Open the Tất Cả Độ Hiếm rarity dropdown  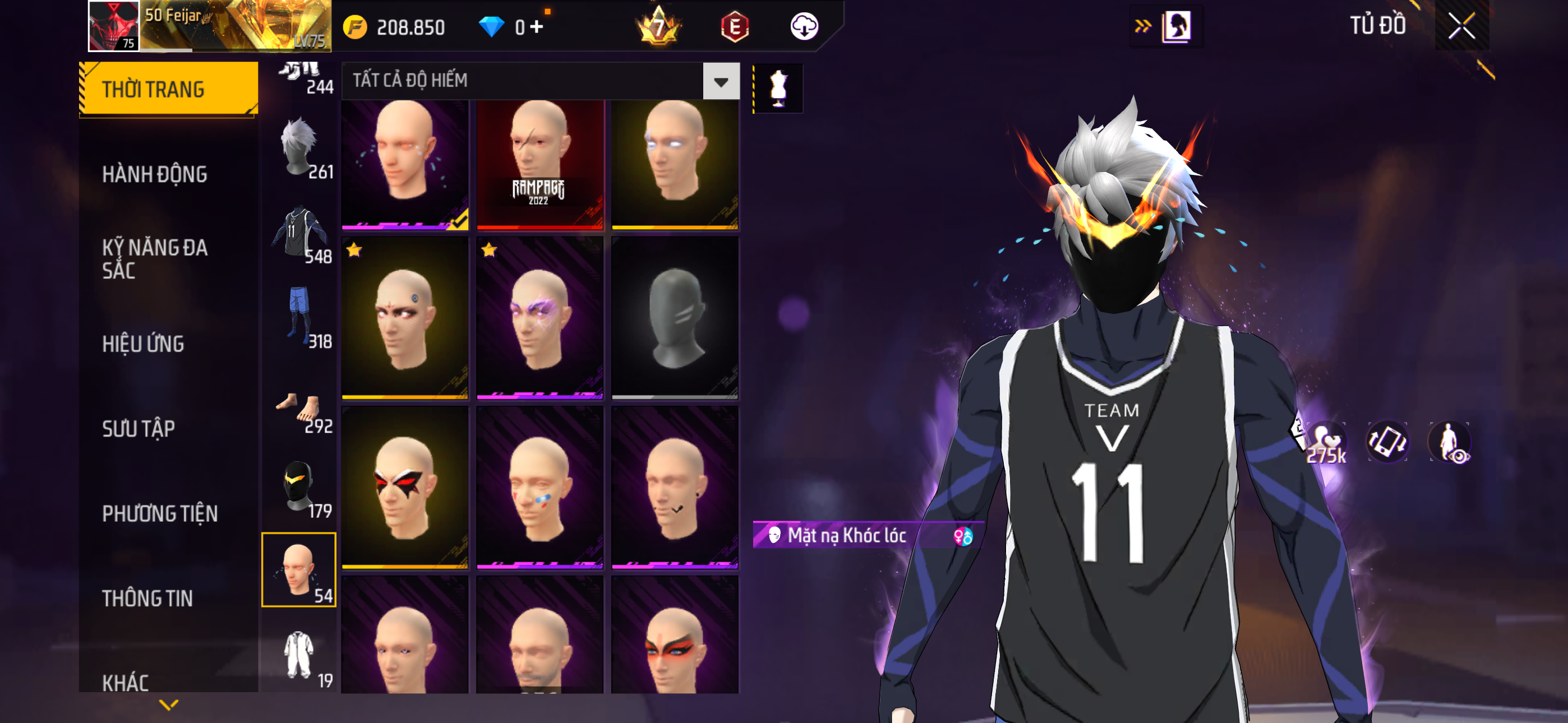coord(721,81)
